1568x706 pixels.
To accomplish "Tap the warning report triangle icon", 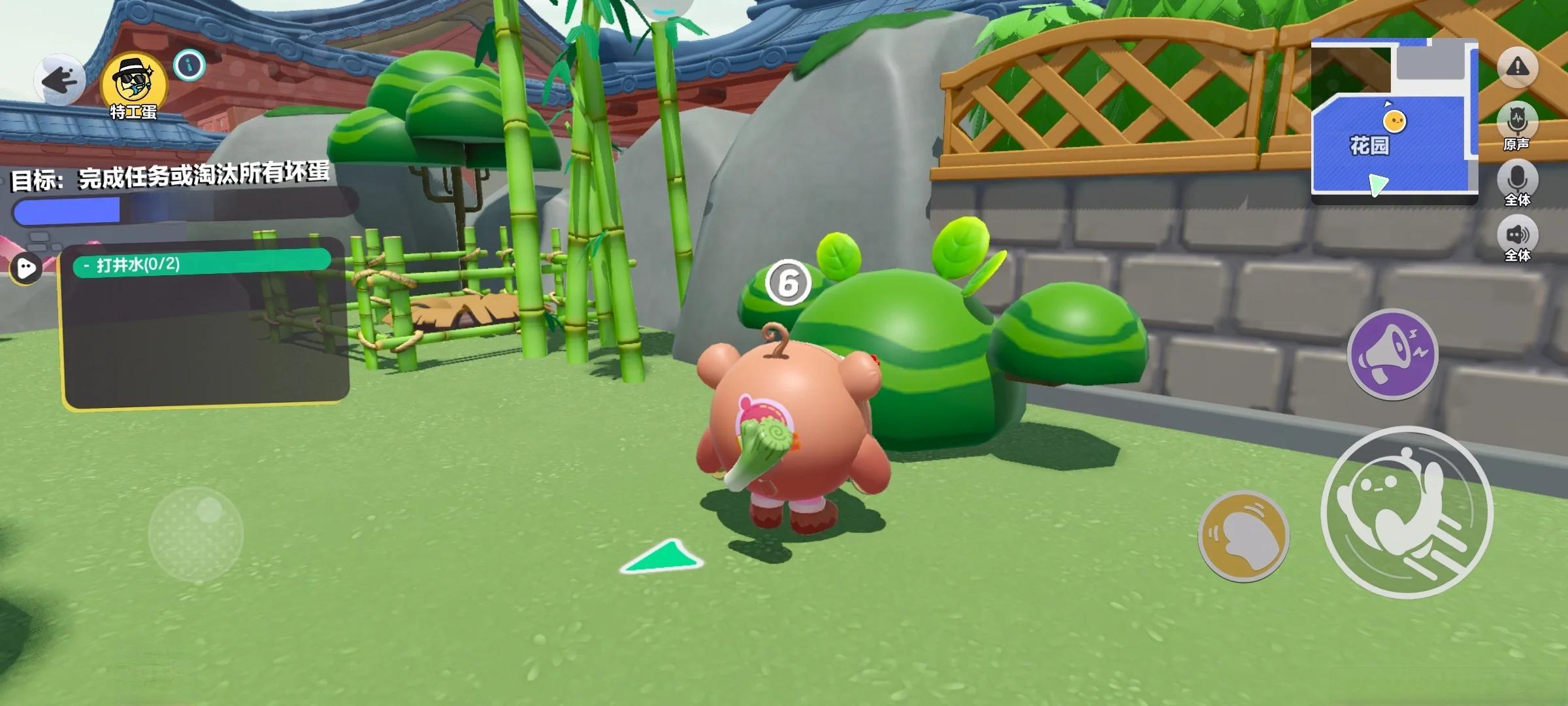I will tap(1517, 66).
